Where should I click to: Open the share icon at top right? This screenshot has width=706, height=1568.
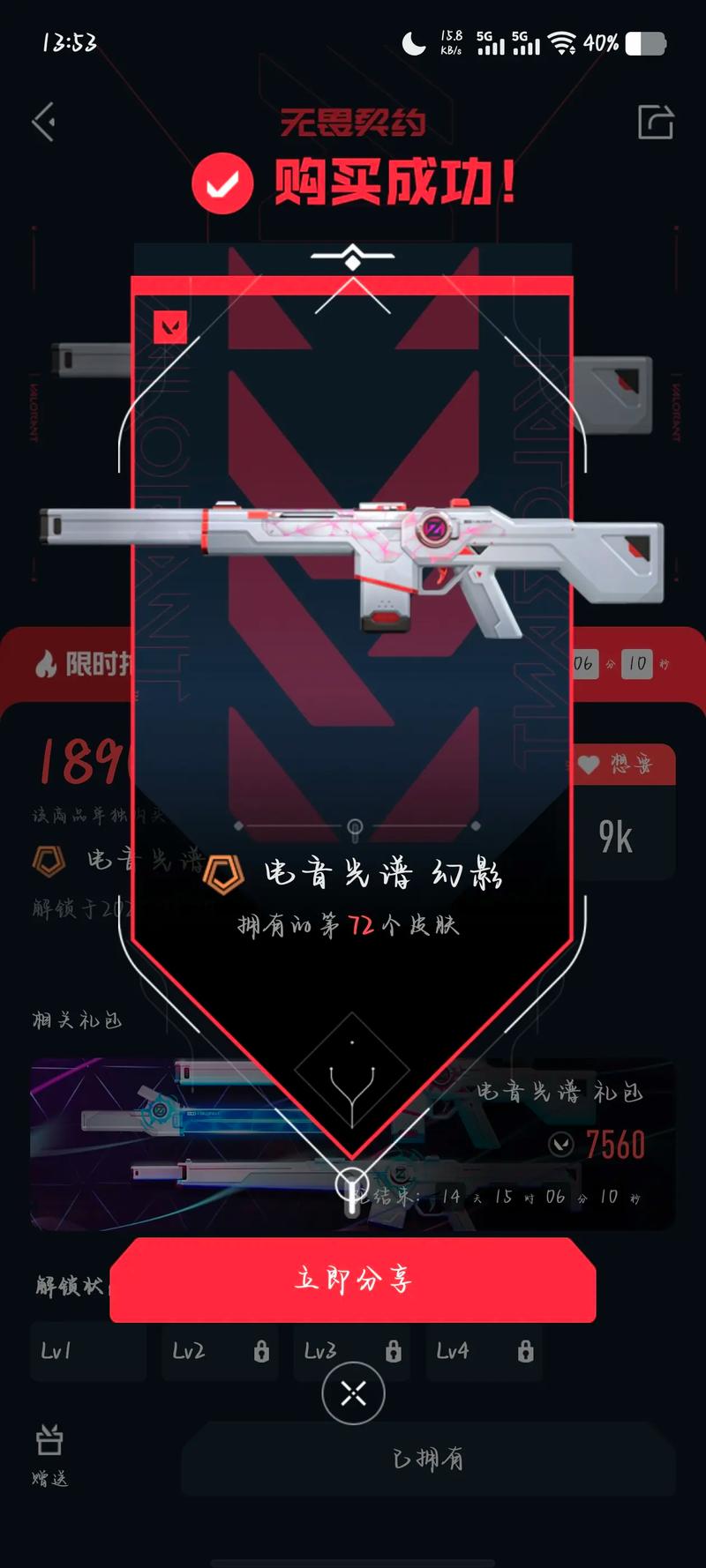656,122
